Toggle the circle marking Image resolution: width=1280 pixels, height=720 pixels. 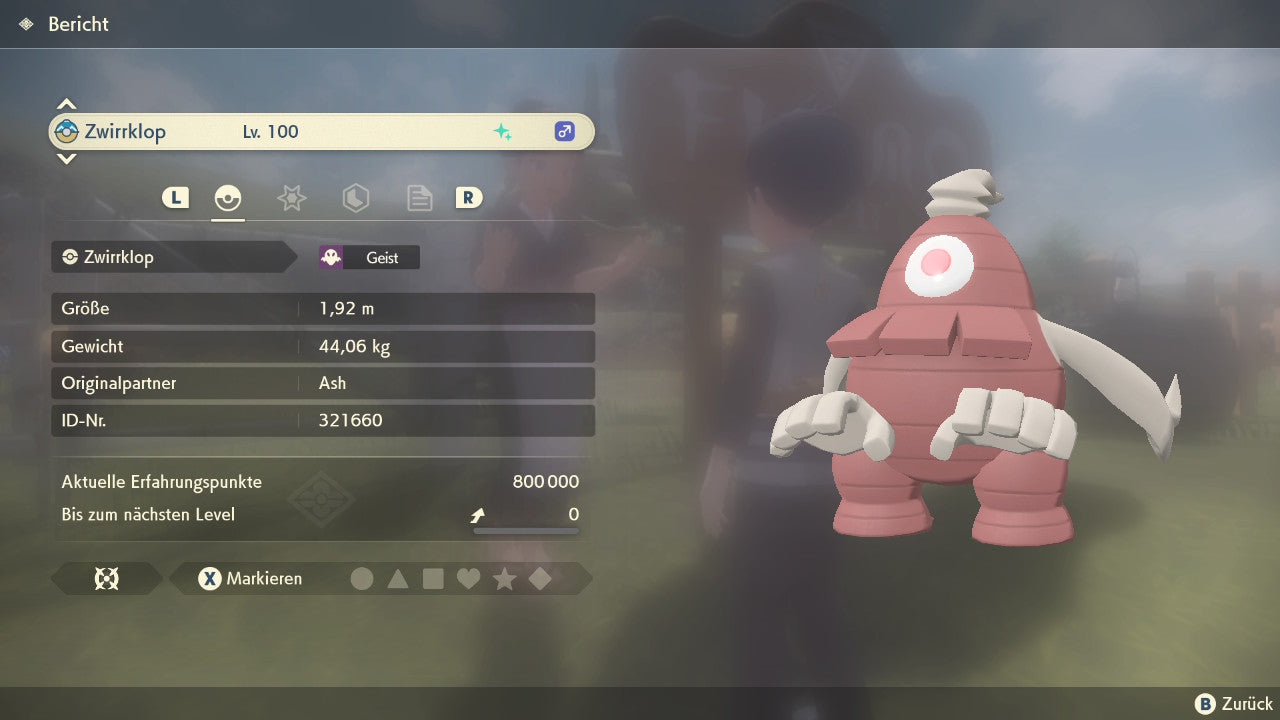tap(362, 578)
